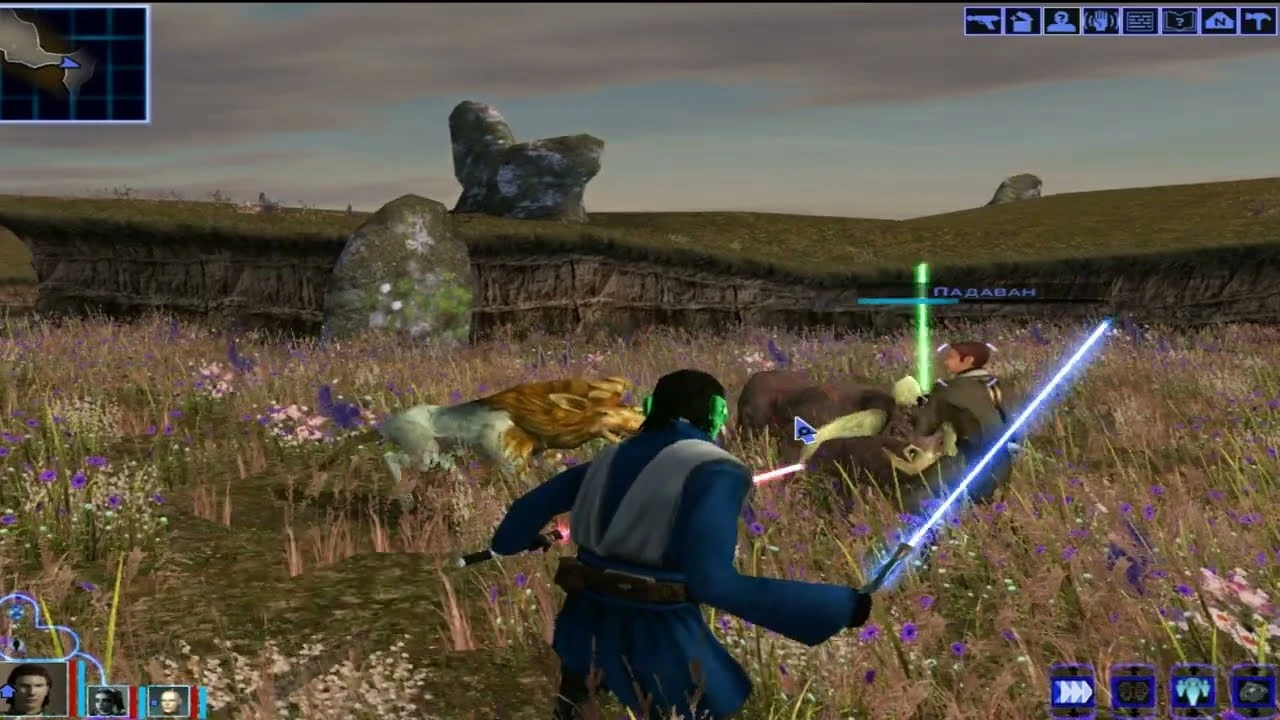Viewport: 1280px width, 720px height.
Task: Open the Force Powers abilities screen
Action: (x=1099, y=22)
